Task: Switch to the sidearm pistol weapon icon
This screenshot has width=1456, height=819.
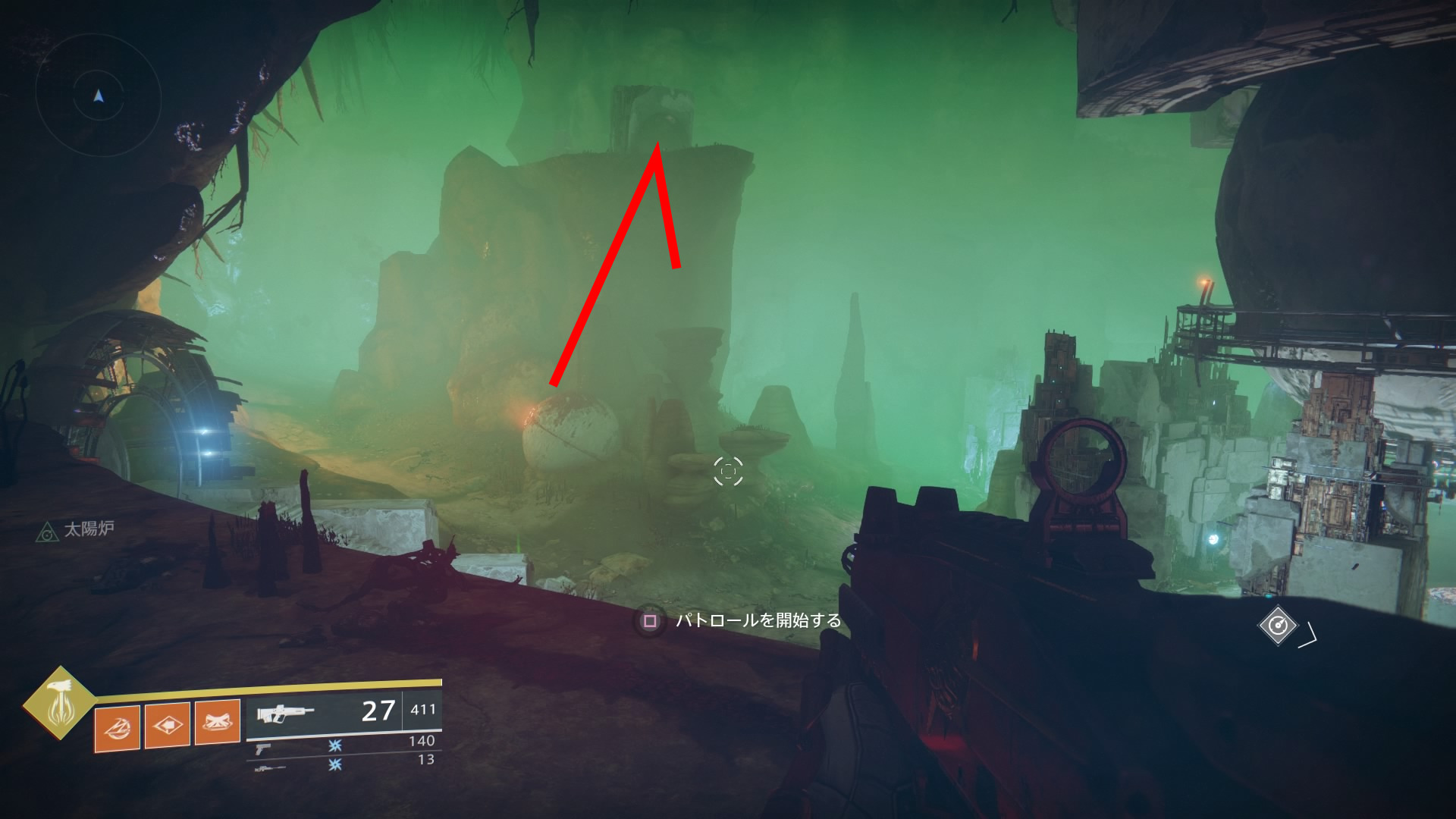Action: click(262, 749)
